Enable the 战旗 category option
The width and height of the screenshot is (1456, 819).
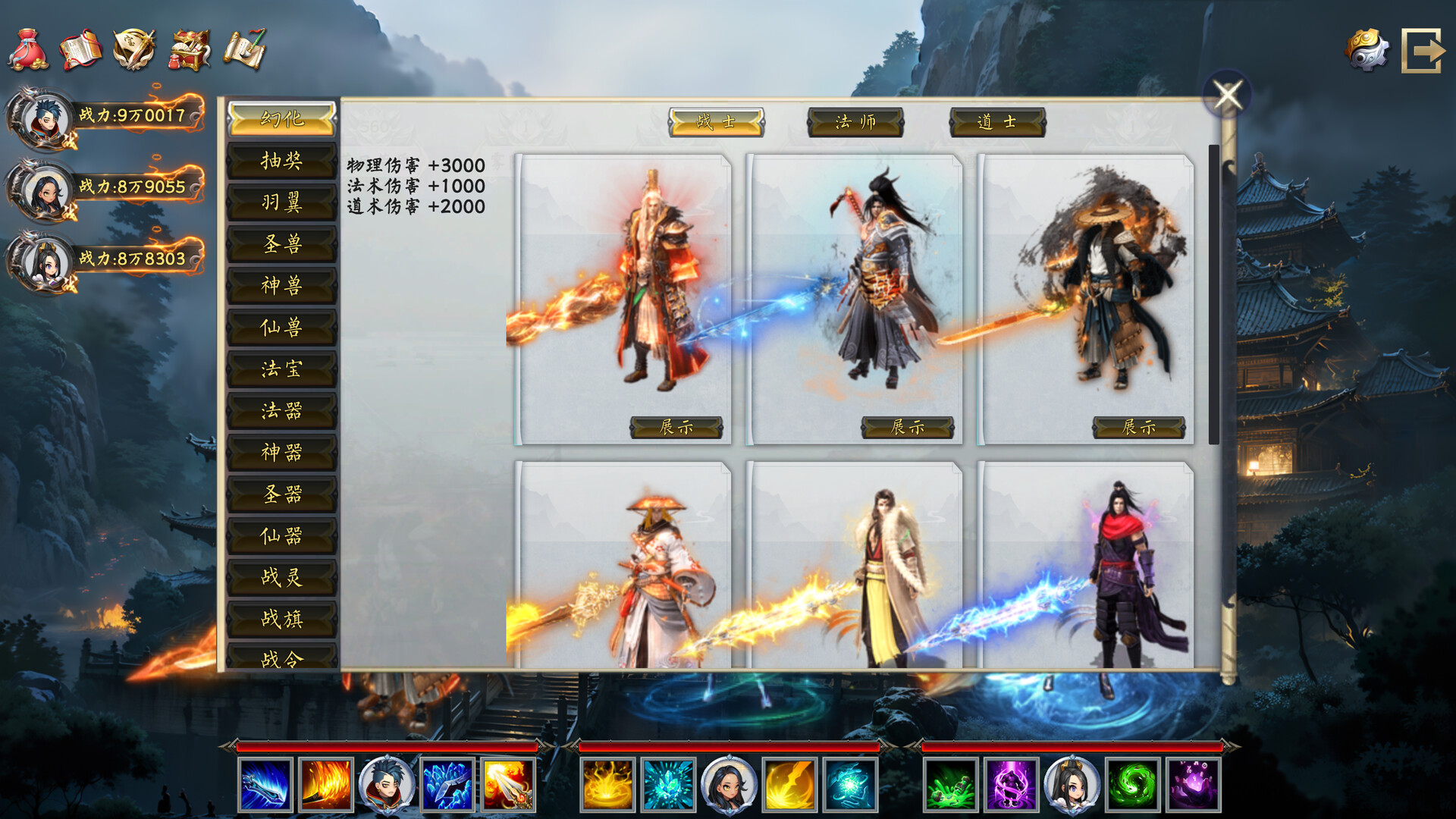(x=281, y=620)
